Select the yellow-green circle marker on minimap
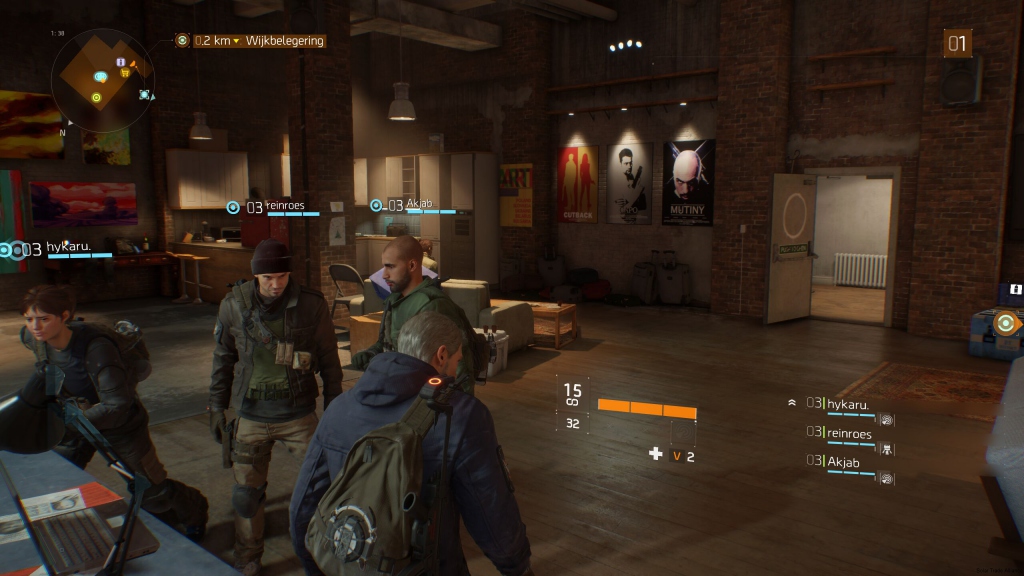Viewport: 1024px width, 576px height. click(96, 97)
